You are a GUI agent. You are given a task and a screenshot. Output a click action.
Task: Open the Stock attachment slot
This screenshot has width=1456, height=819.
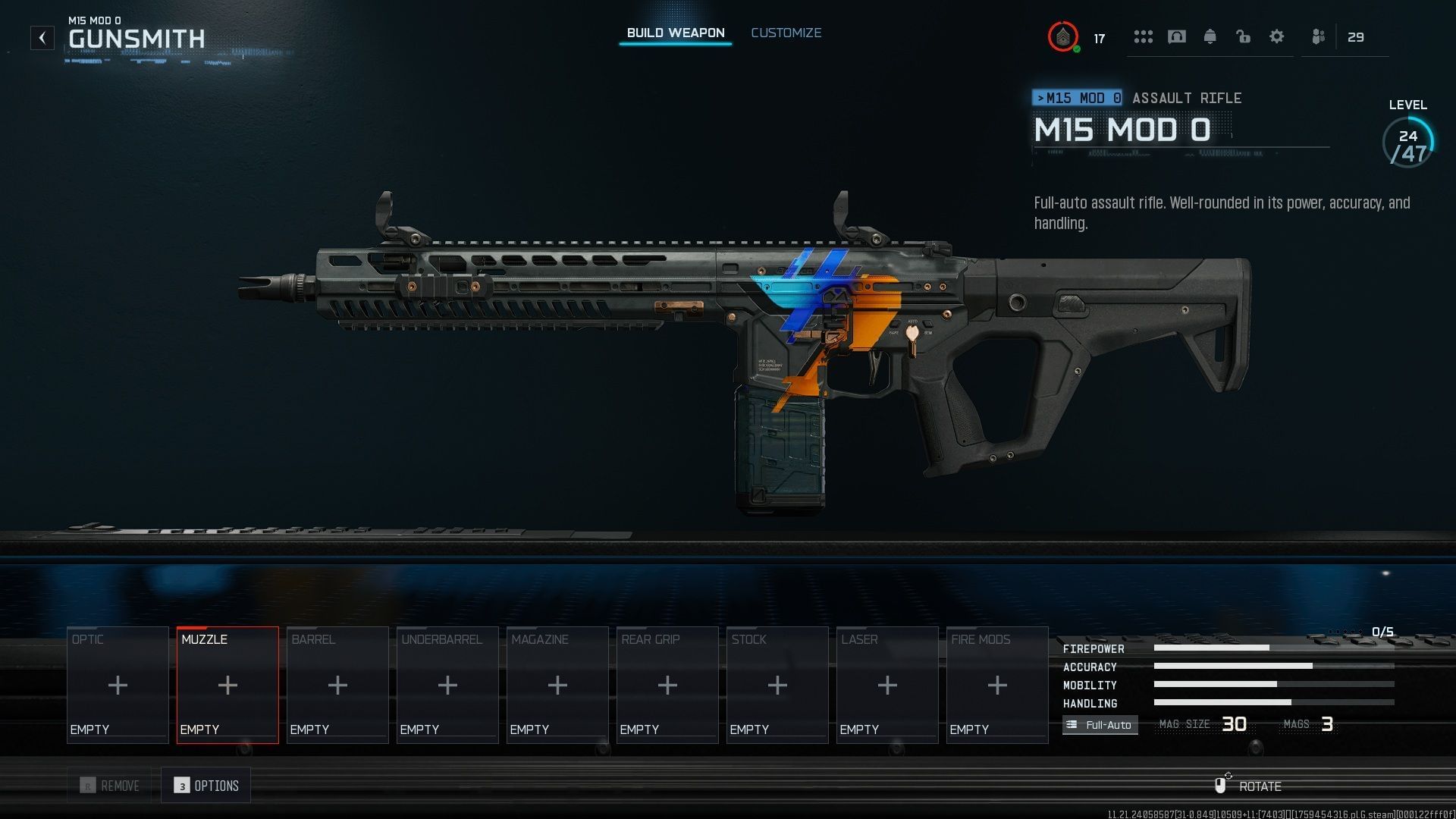pos(777,685)
